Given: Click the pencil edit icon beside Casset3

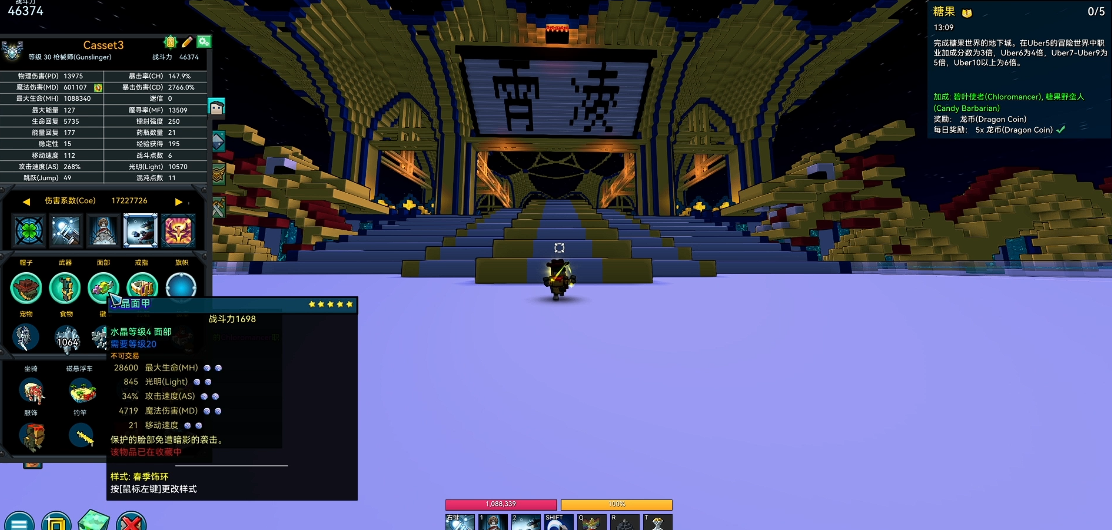Looking at the screenshot, I should point(186,42).
